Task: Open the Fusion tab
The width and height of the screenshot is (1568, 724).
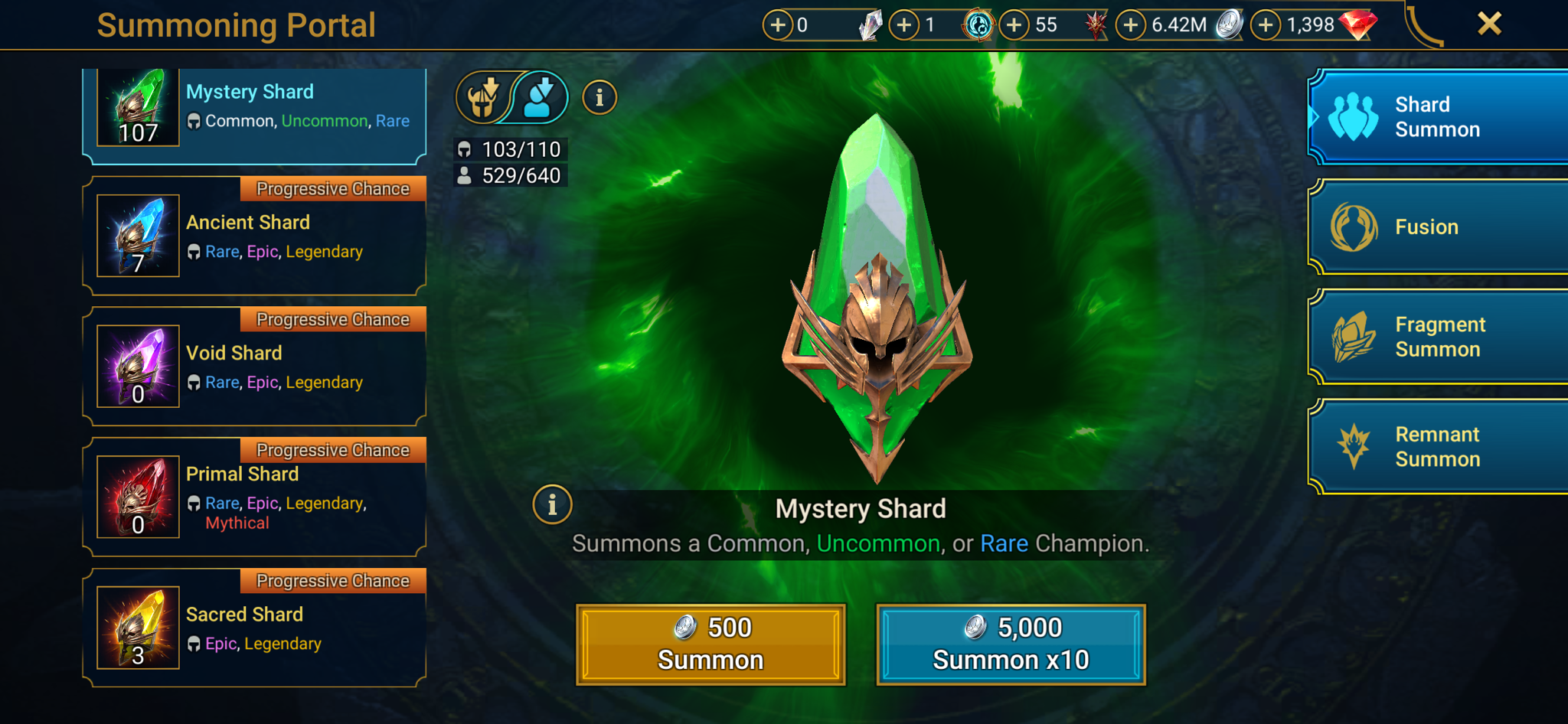Action: [1438, 227]
